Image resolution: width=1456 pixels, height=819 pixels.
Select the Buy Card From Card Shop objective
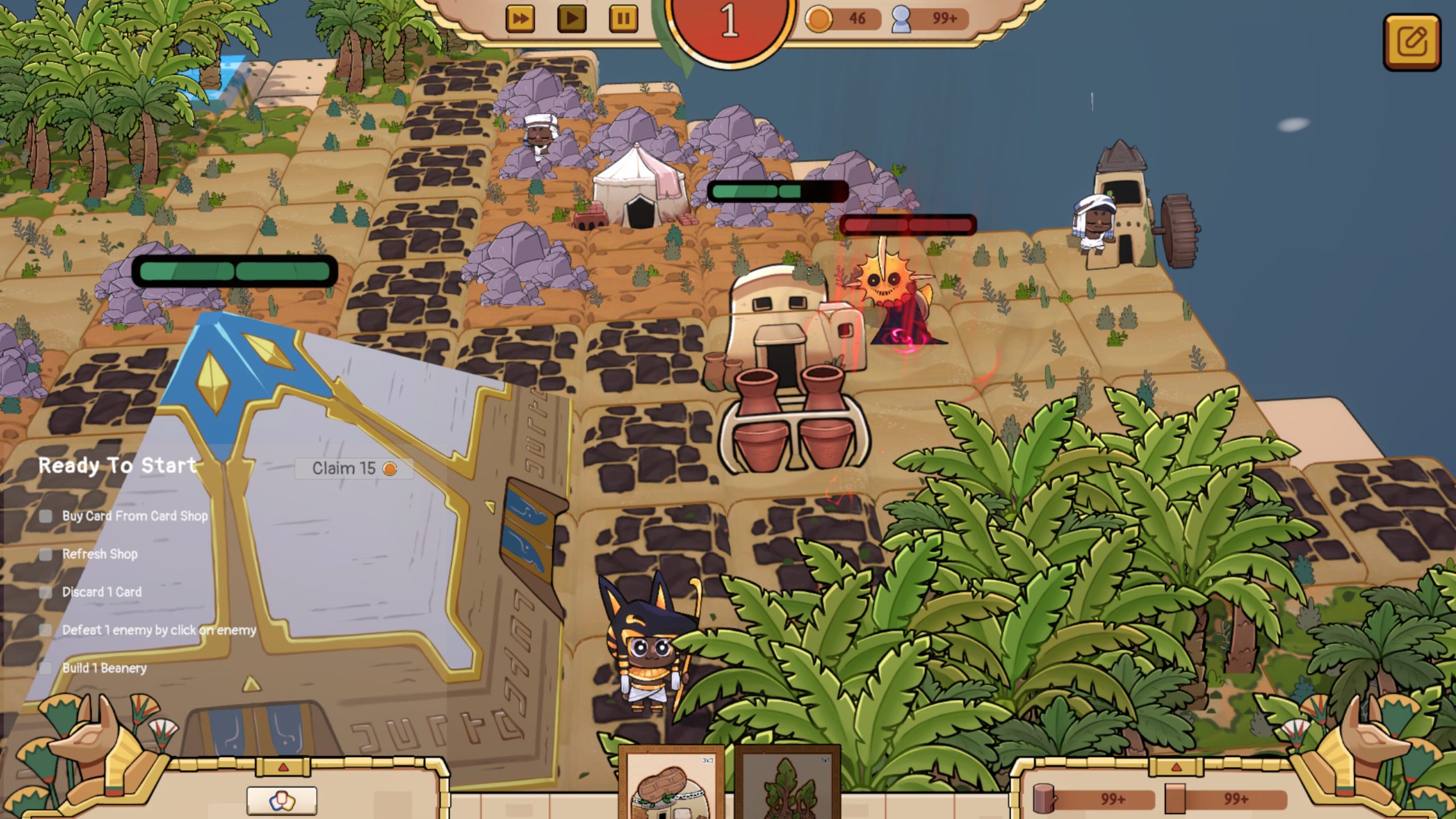click(134, 516)
